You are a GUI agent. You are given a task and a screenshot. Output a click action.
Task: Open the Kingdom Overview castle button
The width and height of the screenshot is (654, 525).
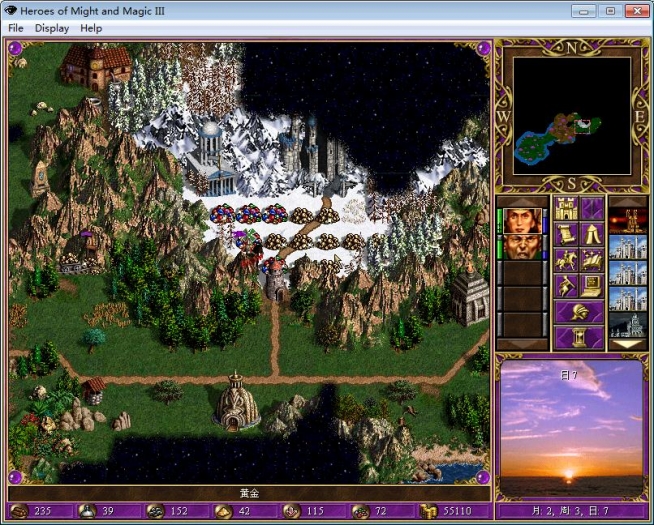564,208
